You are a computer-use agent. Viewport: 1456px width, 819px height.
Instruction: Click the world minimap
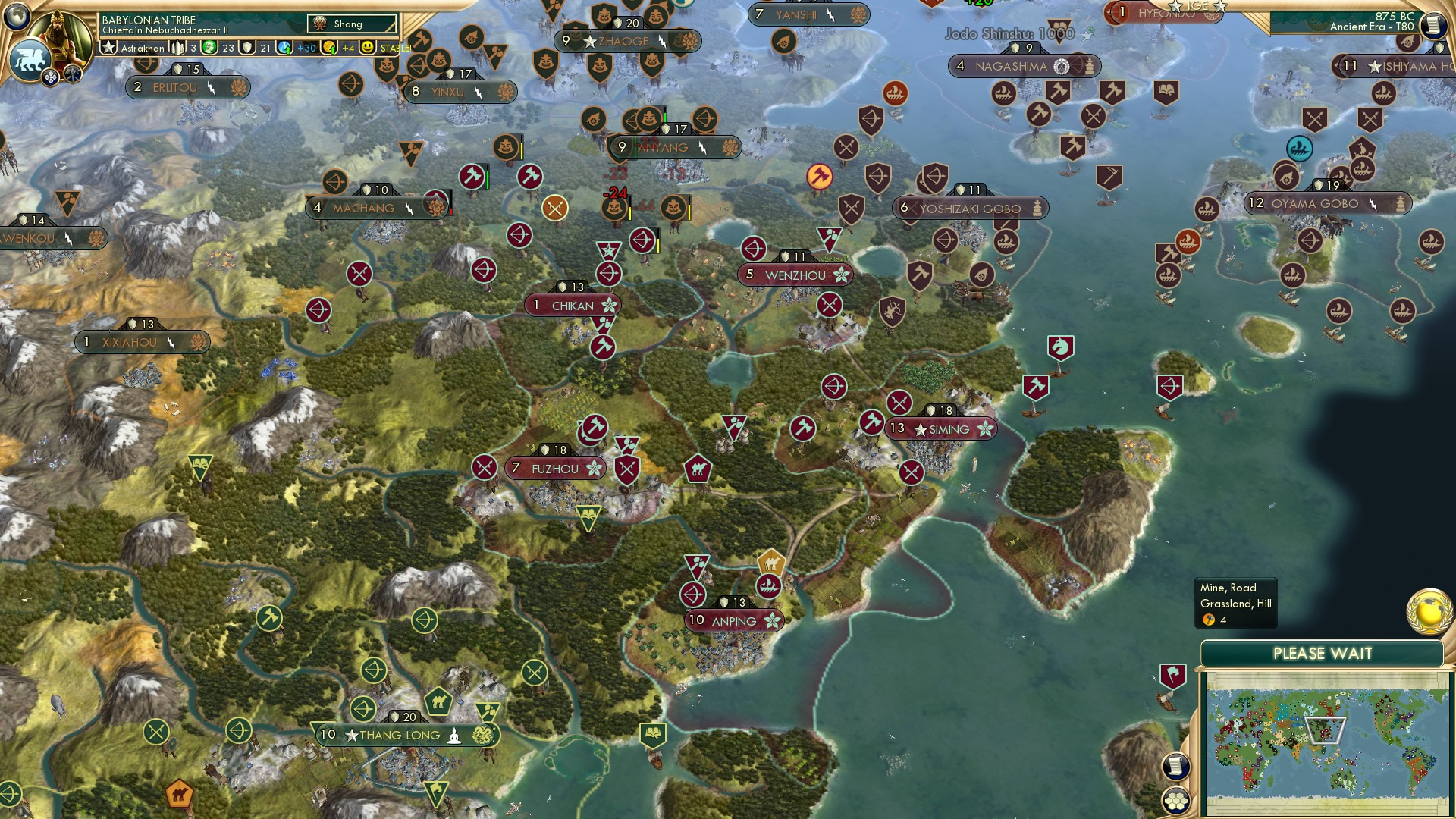[1323, 742]
